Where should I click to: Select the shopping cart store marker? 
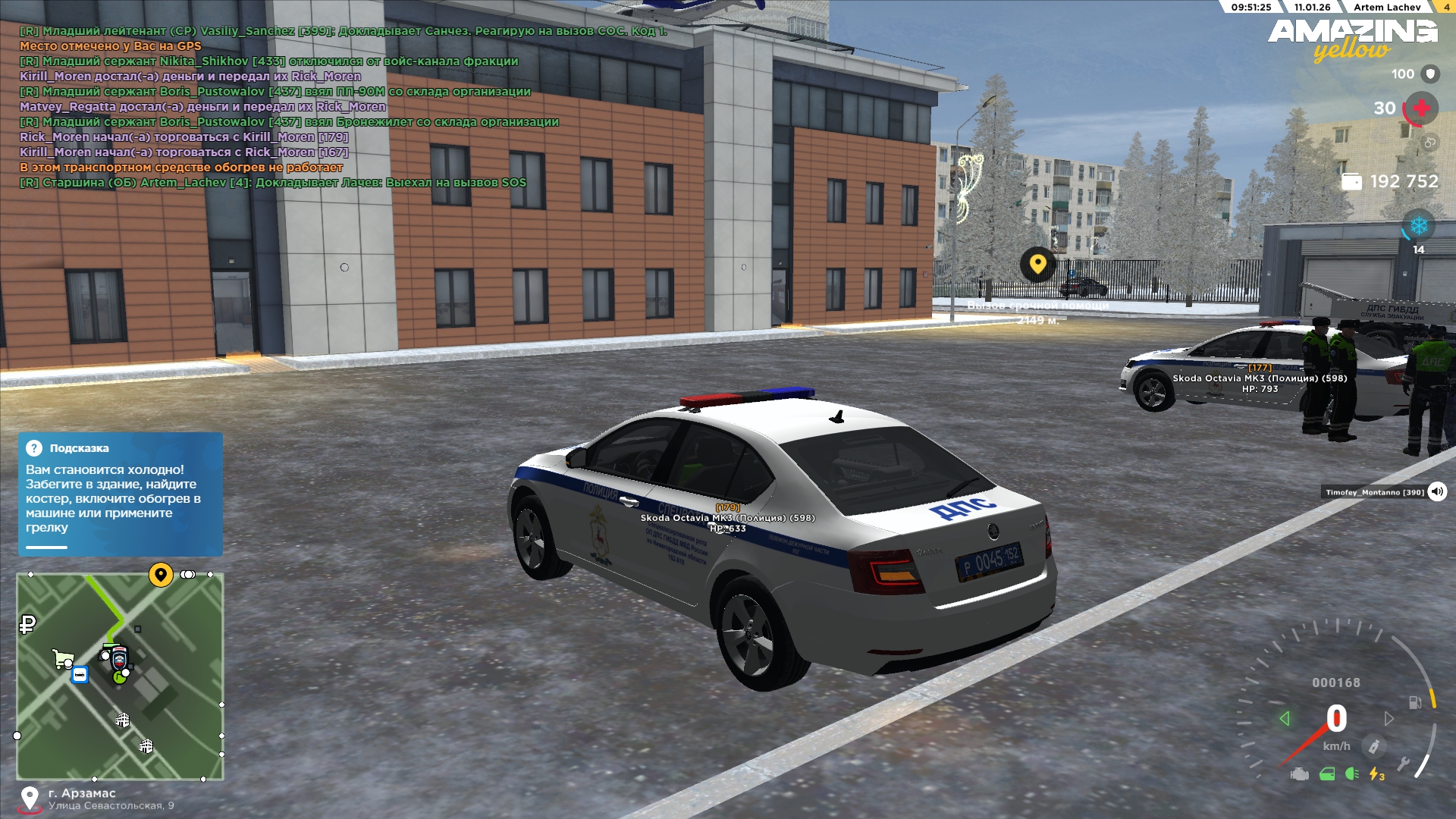coord(63,658)
